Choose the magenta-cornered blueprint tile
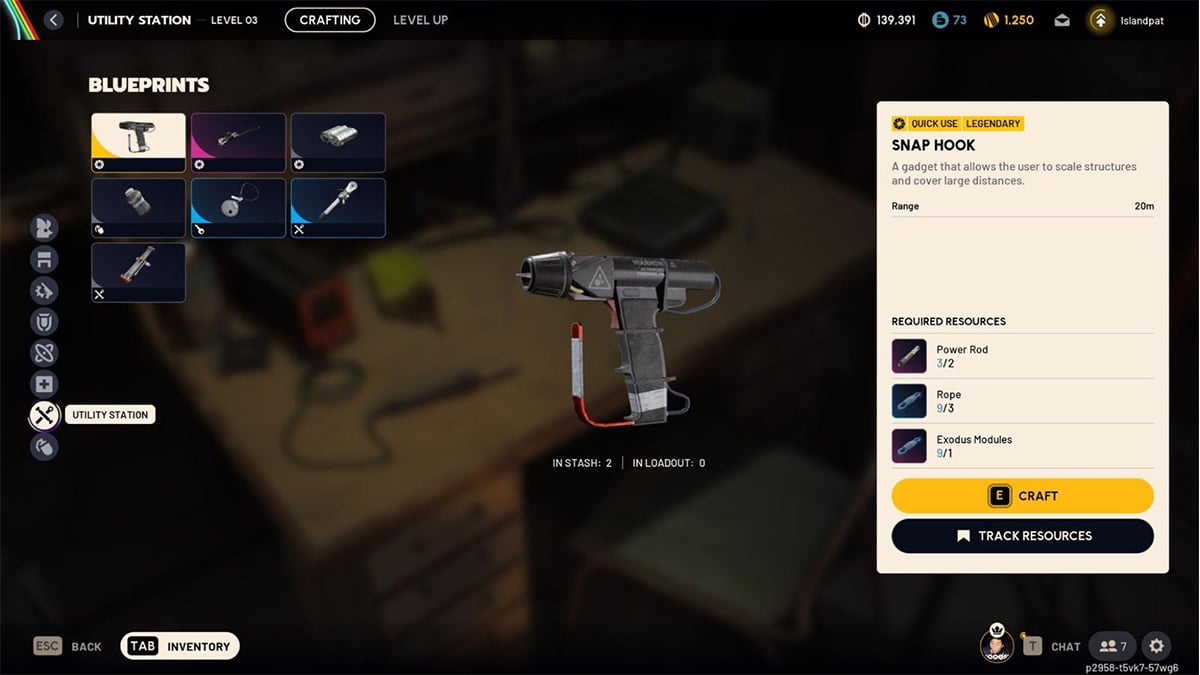This screenshot has height=675, width=1200. (x=238, y=142)
